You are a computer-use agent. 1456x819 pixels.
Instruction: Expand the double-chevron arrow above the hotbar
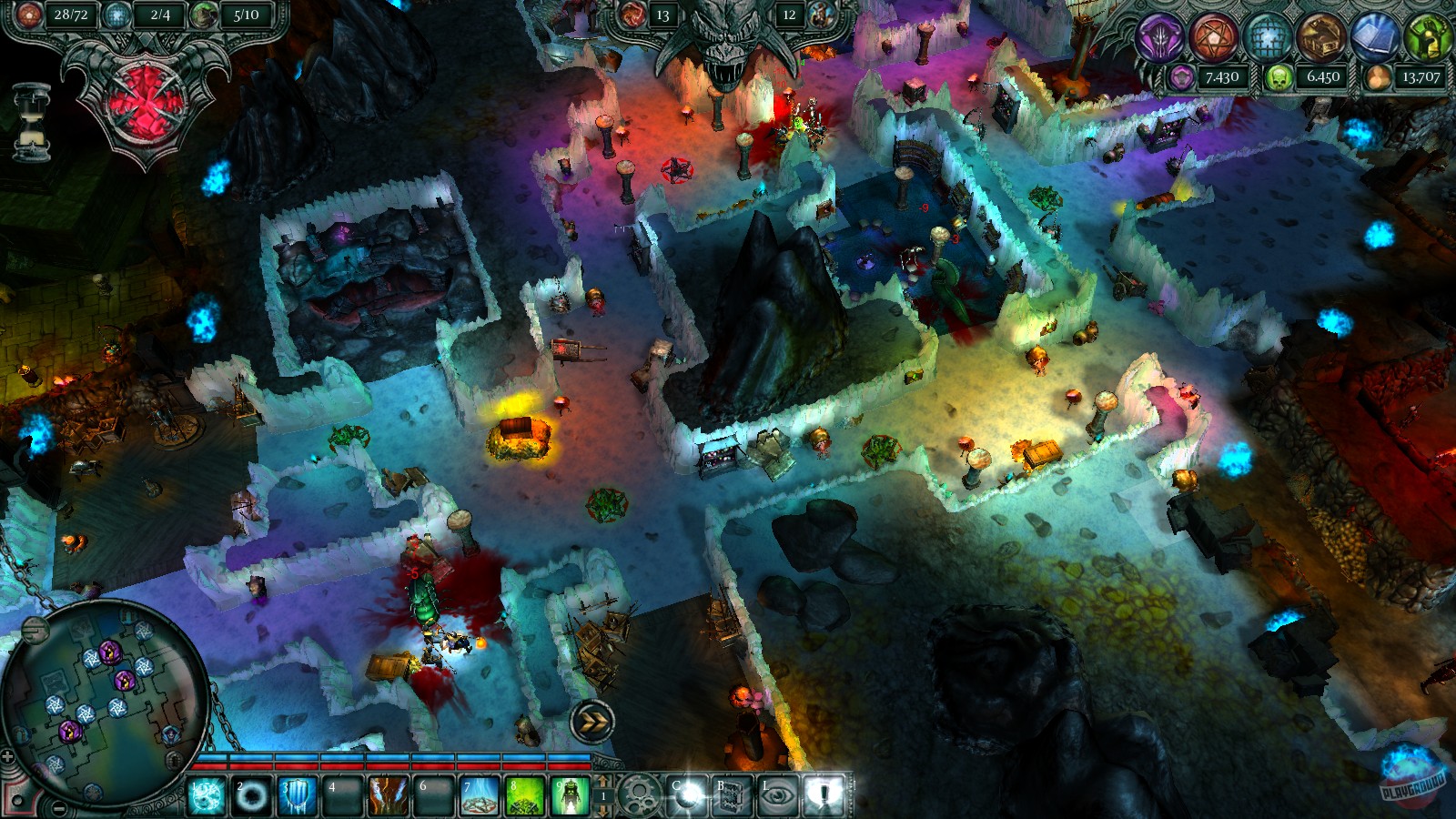click(x=592, y=720)
